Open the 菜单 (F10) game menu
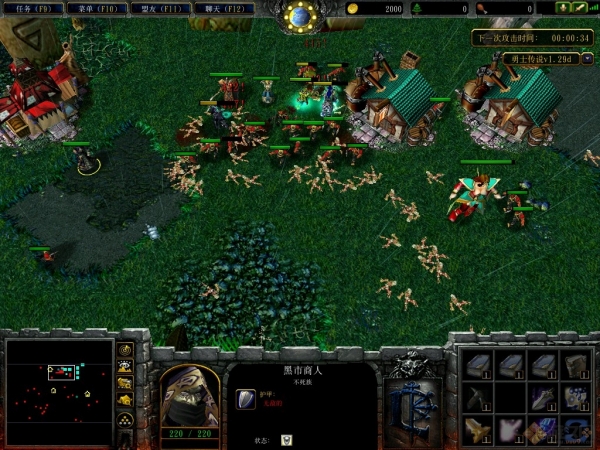Viewport: 600px width, 450px height. [92, 8]
